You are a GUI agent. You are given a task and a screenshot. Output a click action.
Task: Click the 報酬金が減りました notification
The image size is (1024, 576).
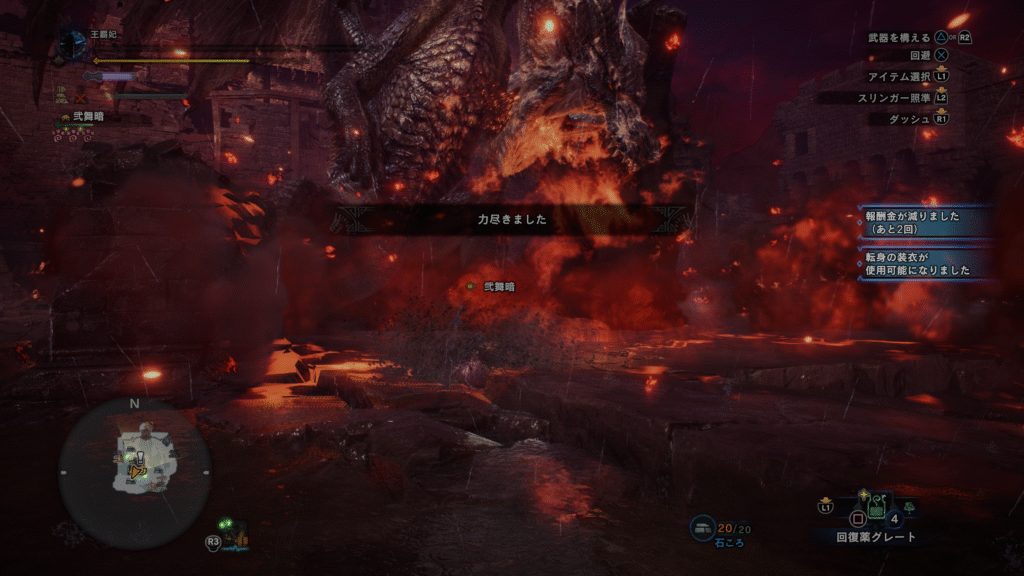925,221
